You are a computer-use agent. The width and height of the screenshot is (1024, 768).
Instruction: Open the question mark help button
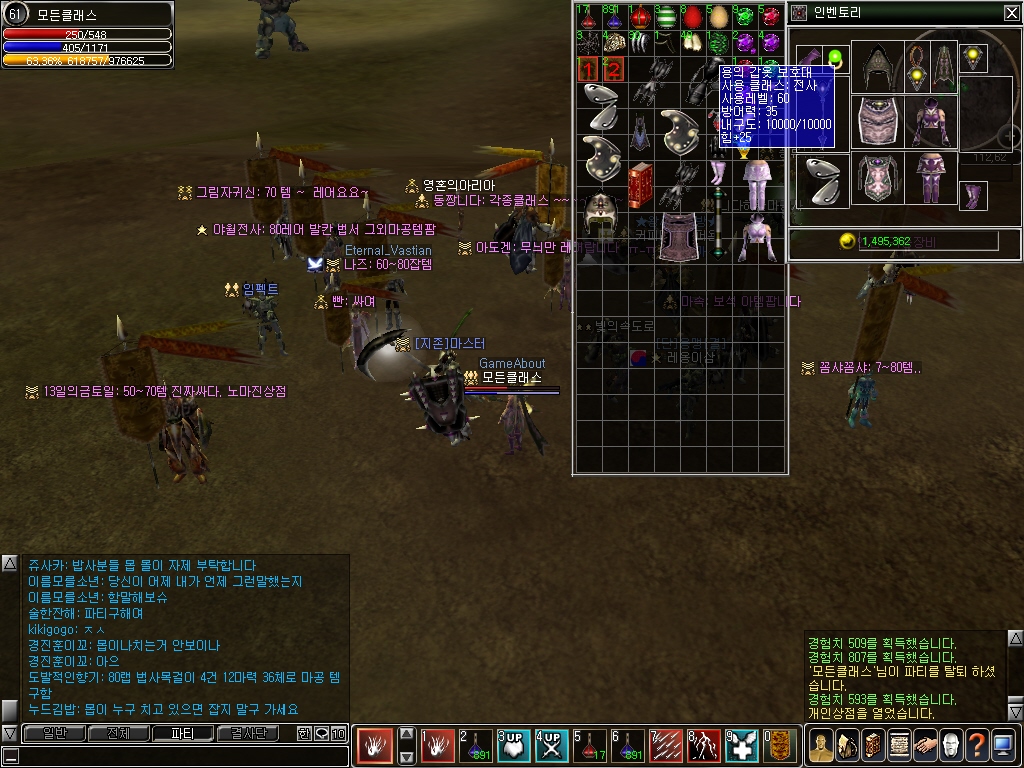click(976, 746)
